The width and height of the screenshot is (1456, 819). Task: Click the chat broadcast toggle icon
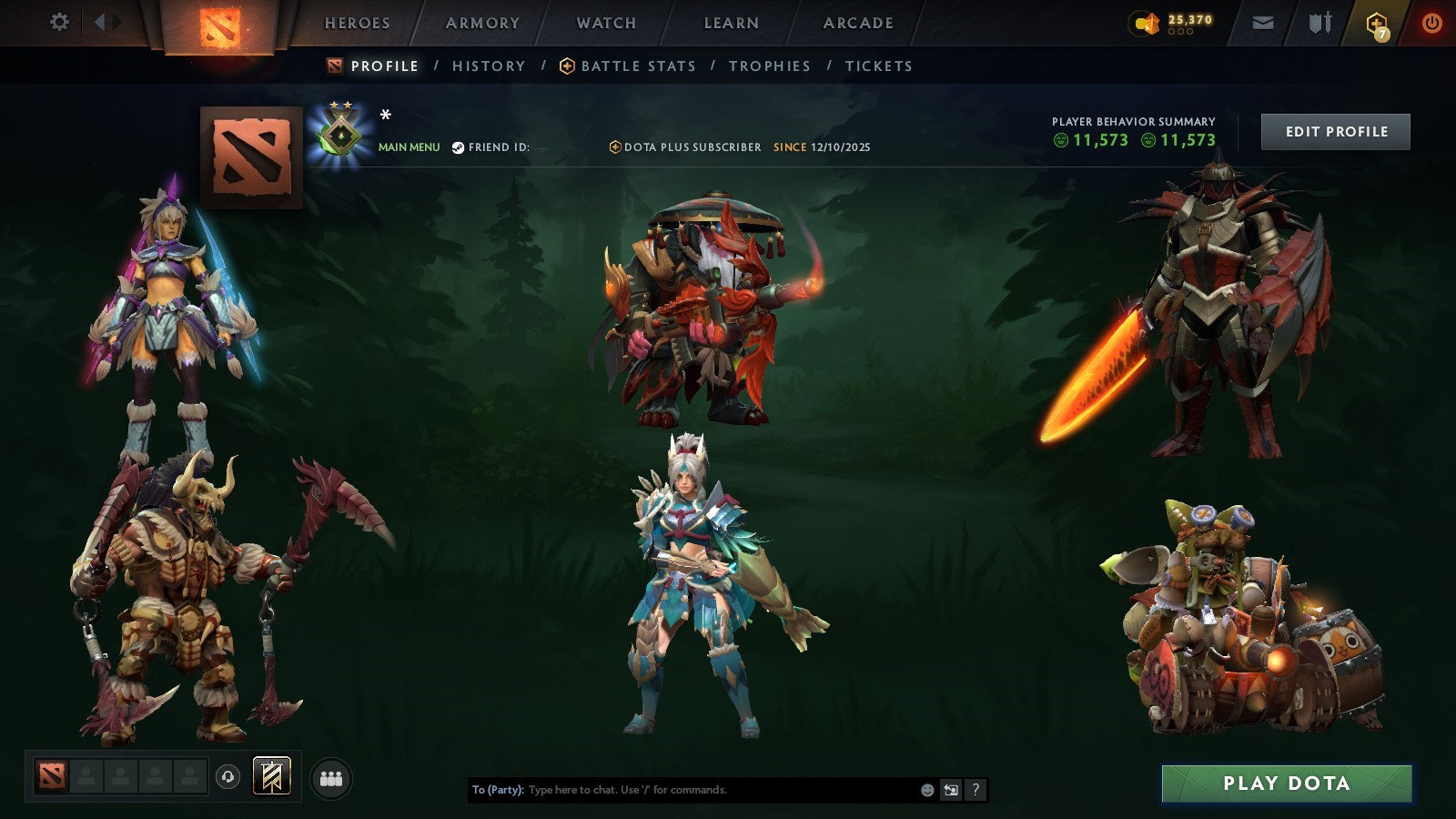pos(950,791)
